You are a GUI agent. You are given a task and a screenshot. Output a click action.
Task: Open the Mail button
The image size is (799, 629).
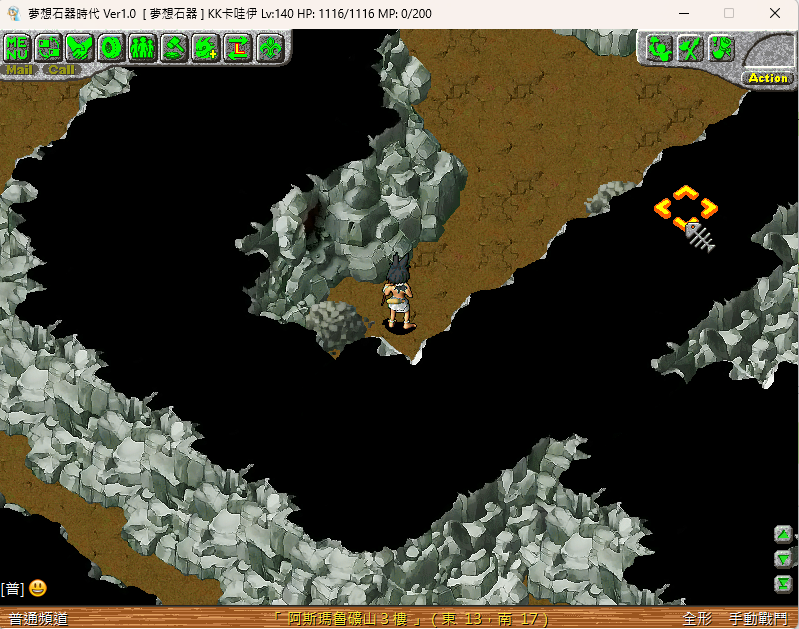click(20, 70)
